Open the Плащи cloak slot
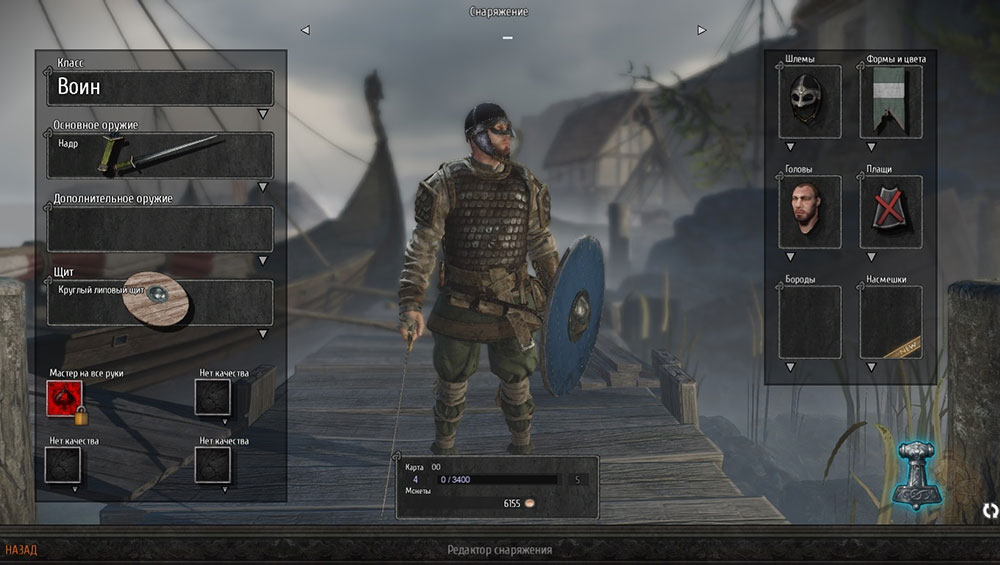The height and width of the screenshot is (565, 1000). (890, 212)
